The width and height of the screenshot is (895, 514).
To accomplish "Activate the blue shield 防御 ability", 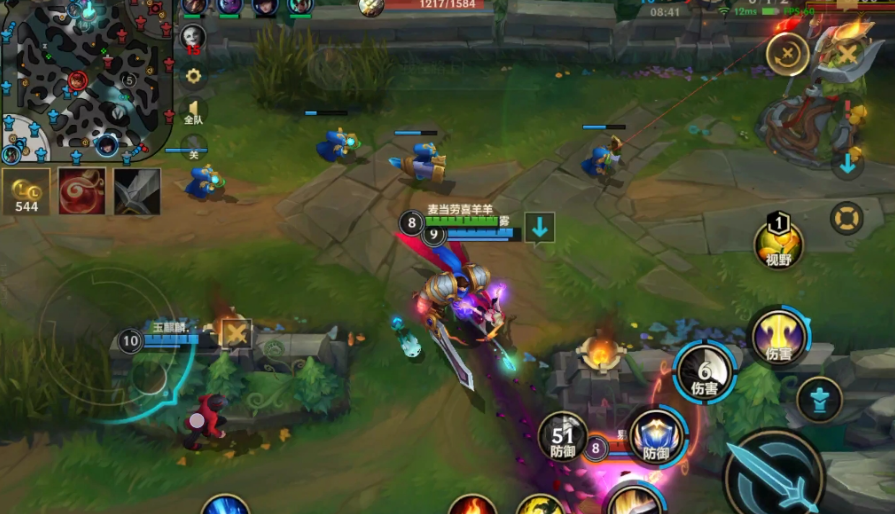I will pos(656,436).
